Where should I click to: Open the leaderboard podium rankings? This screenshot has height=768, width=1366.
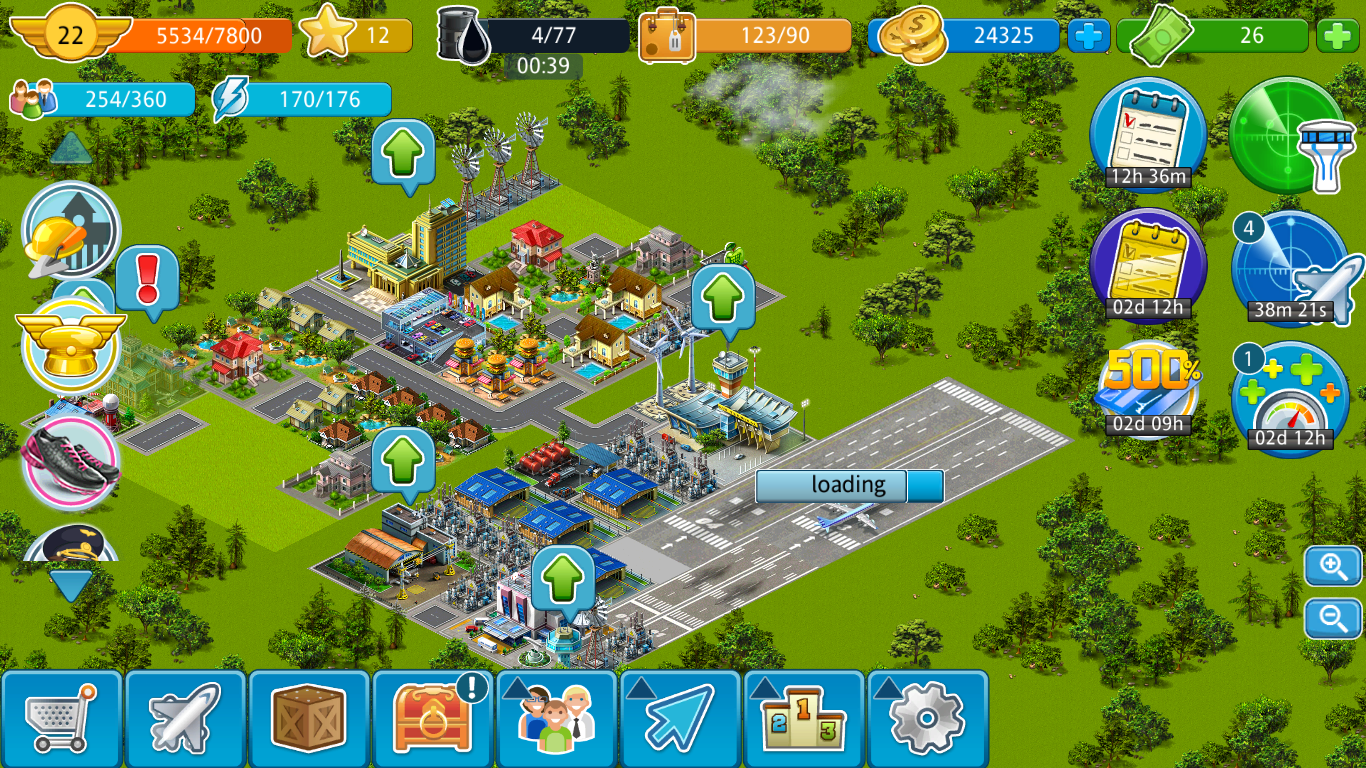point(803,718)
